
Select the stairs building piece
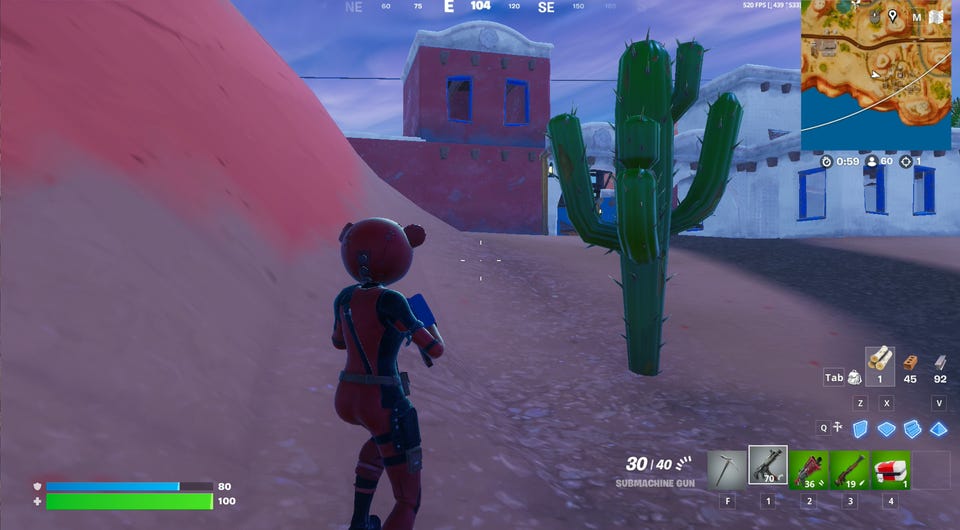click(x=912, y=428)
